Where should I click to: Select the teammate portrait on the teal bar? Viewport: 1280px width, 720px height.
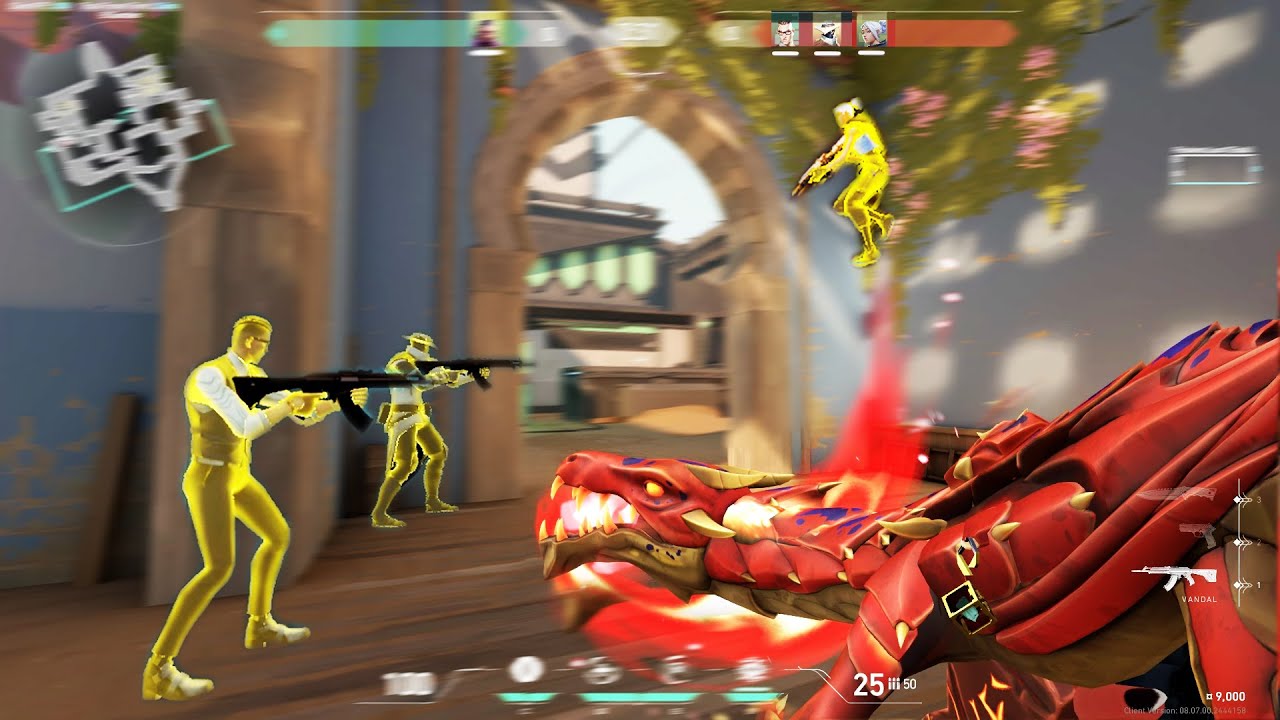click(x=487, y=32)
